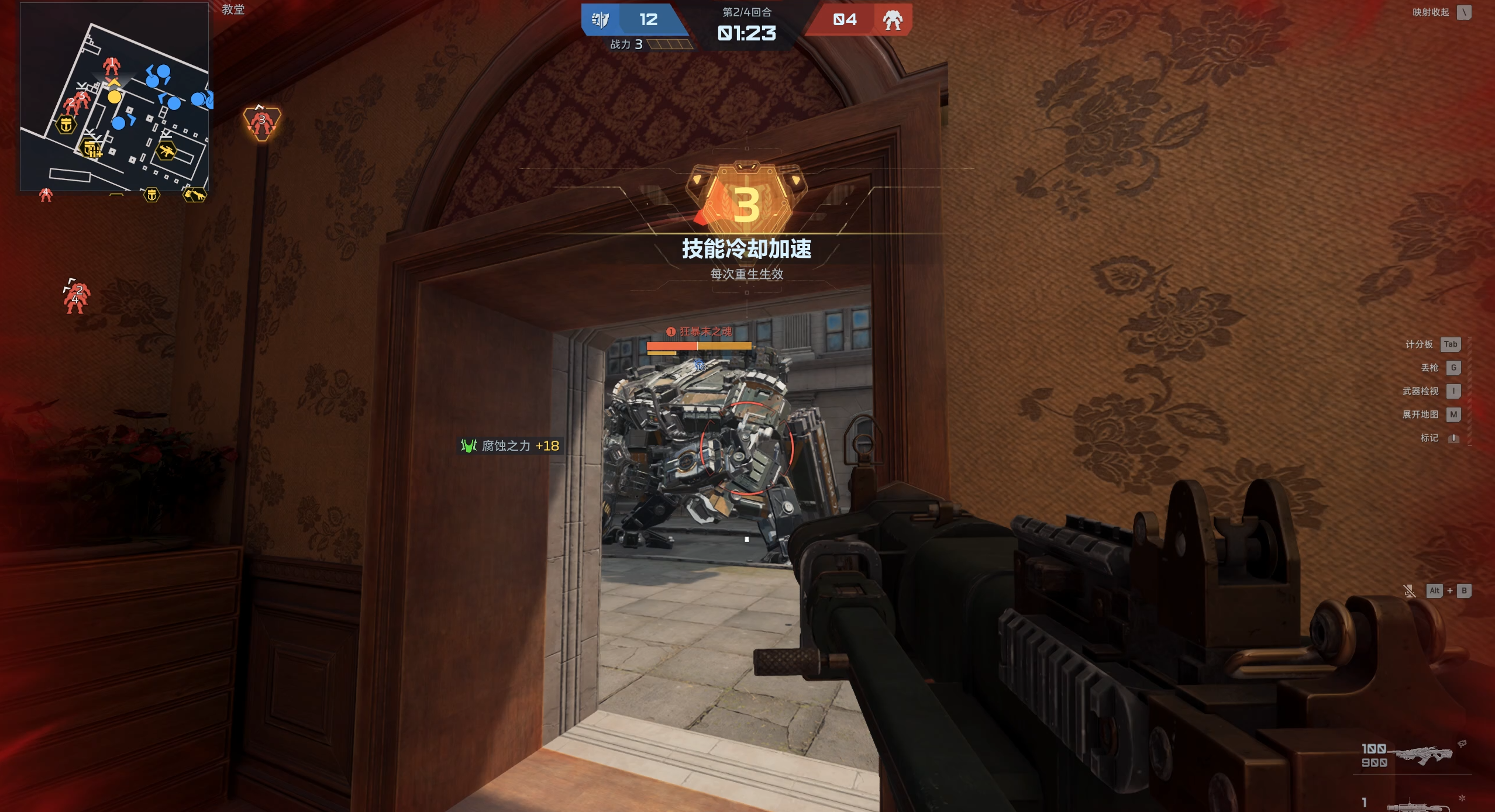Image resolution: width=1495 pixels, height=812 pixels.
Task: Select the primary rifle weapon slot
Action: coord(1423,754)
